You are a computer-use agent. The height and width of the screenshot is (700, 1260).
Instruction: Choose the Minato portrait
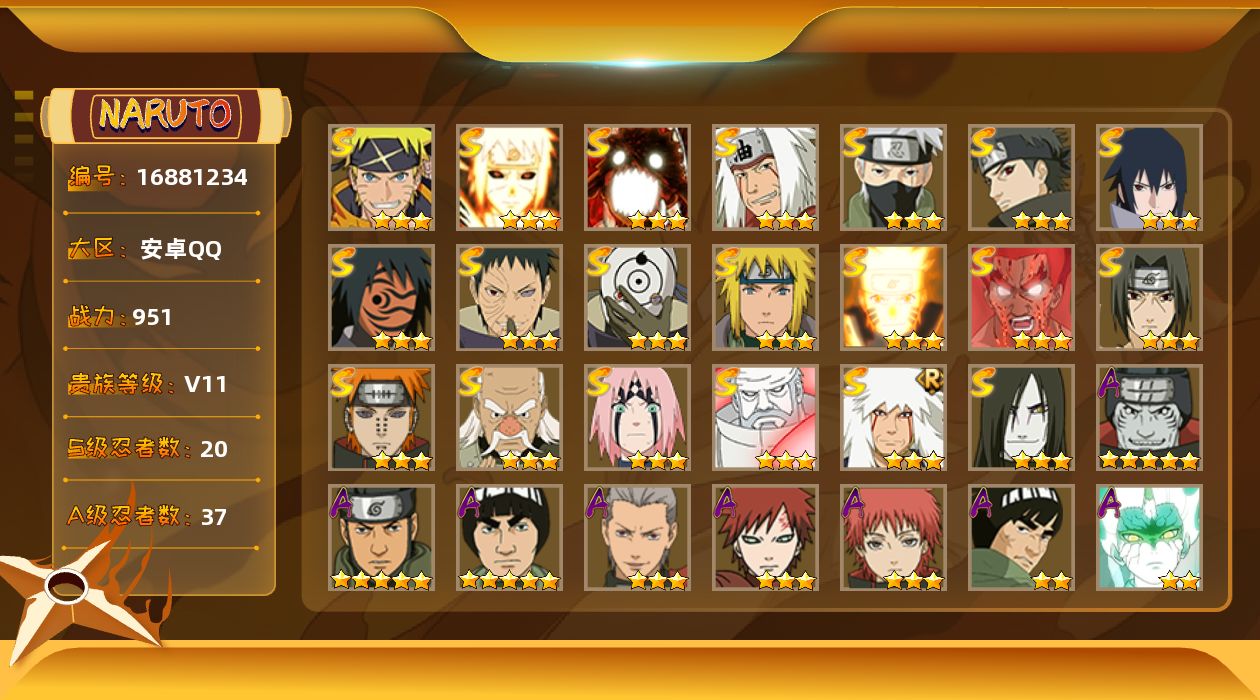coord(765,298)
